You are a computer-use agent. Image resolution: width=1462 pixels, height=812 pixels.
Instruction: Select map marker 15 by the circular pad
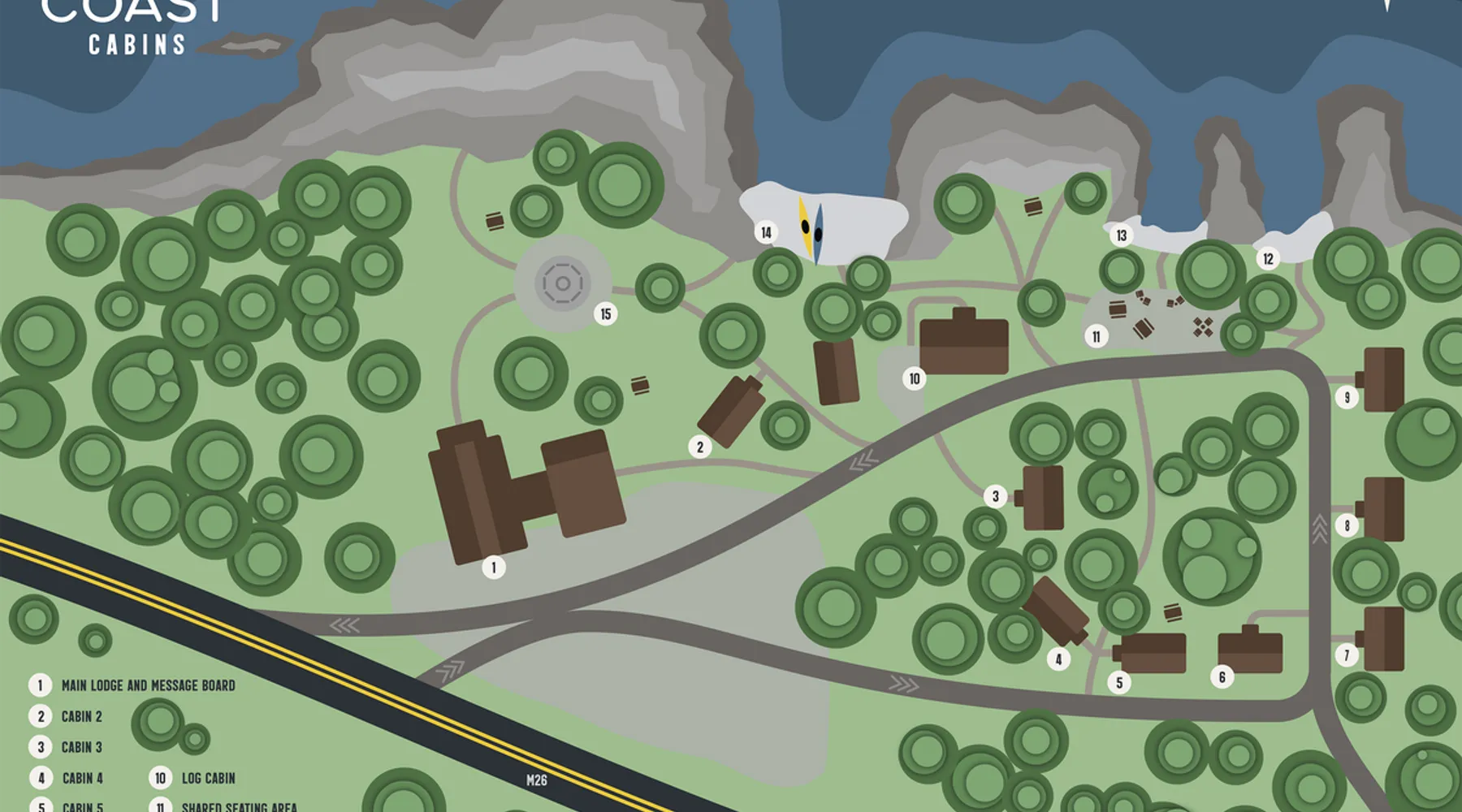click(605, 314)
